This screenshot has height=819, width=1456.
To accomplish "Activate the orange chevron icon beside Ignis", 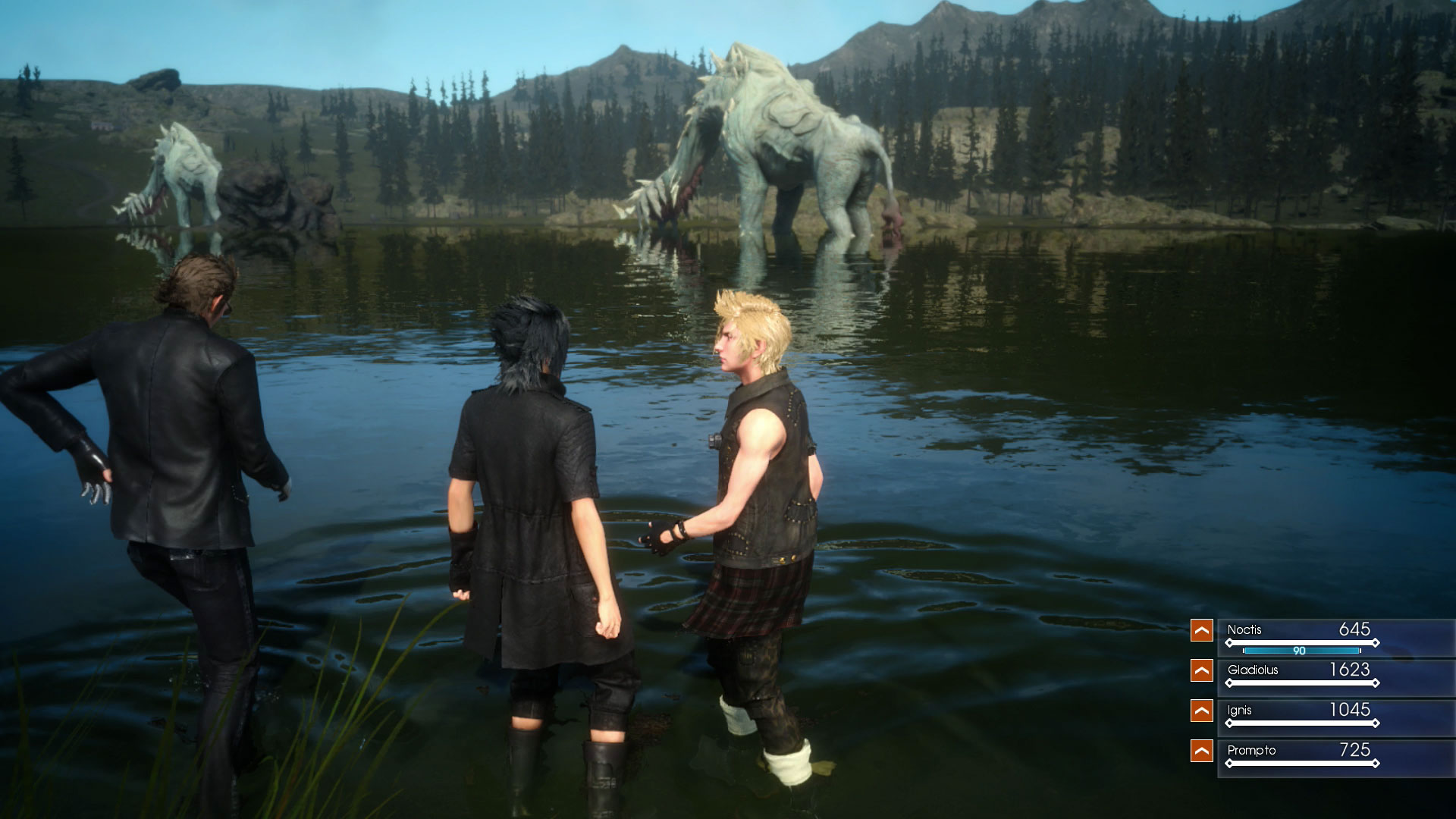I will (x=1201, y=711).
